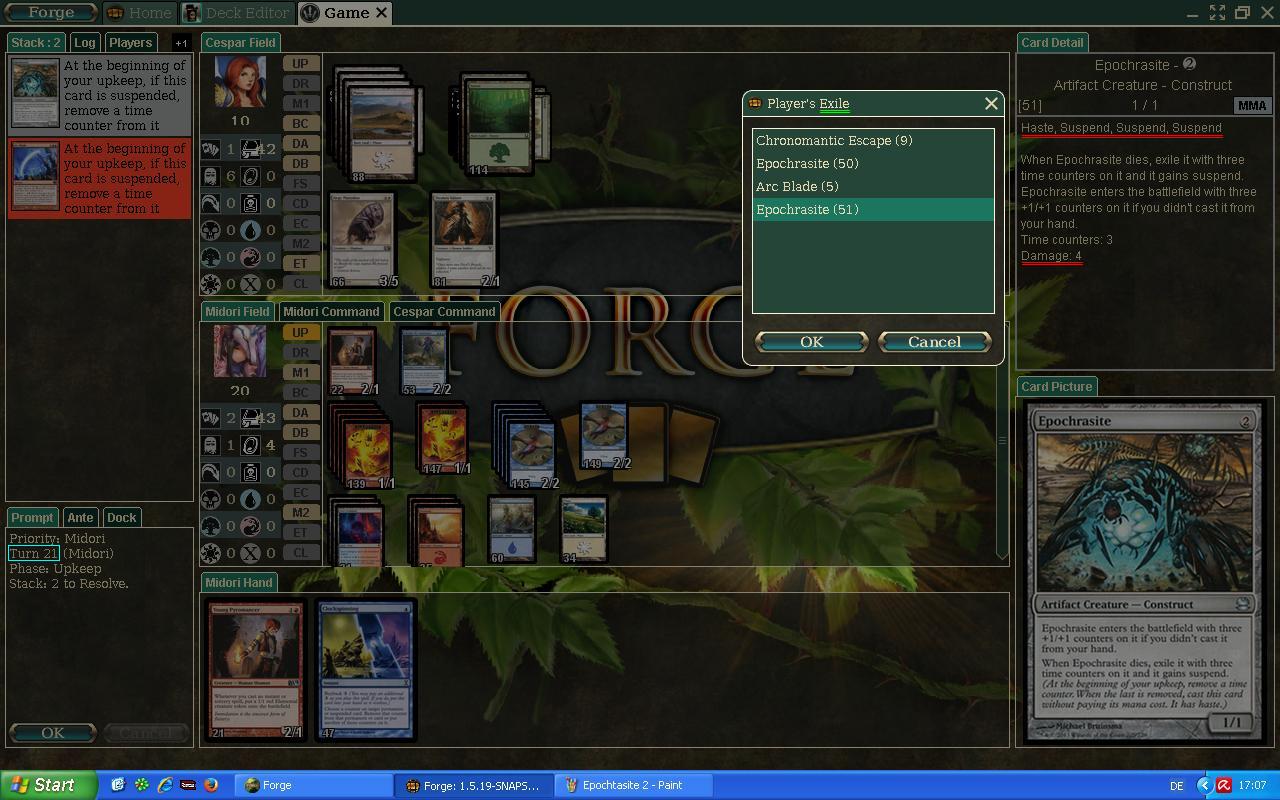This screenshot has height=800, width=1280.
Task: Switch to the Midori Command tab
Action: tap(331, 311)
